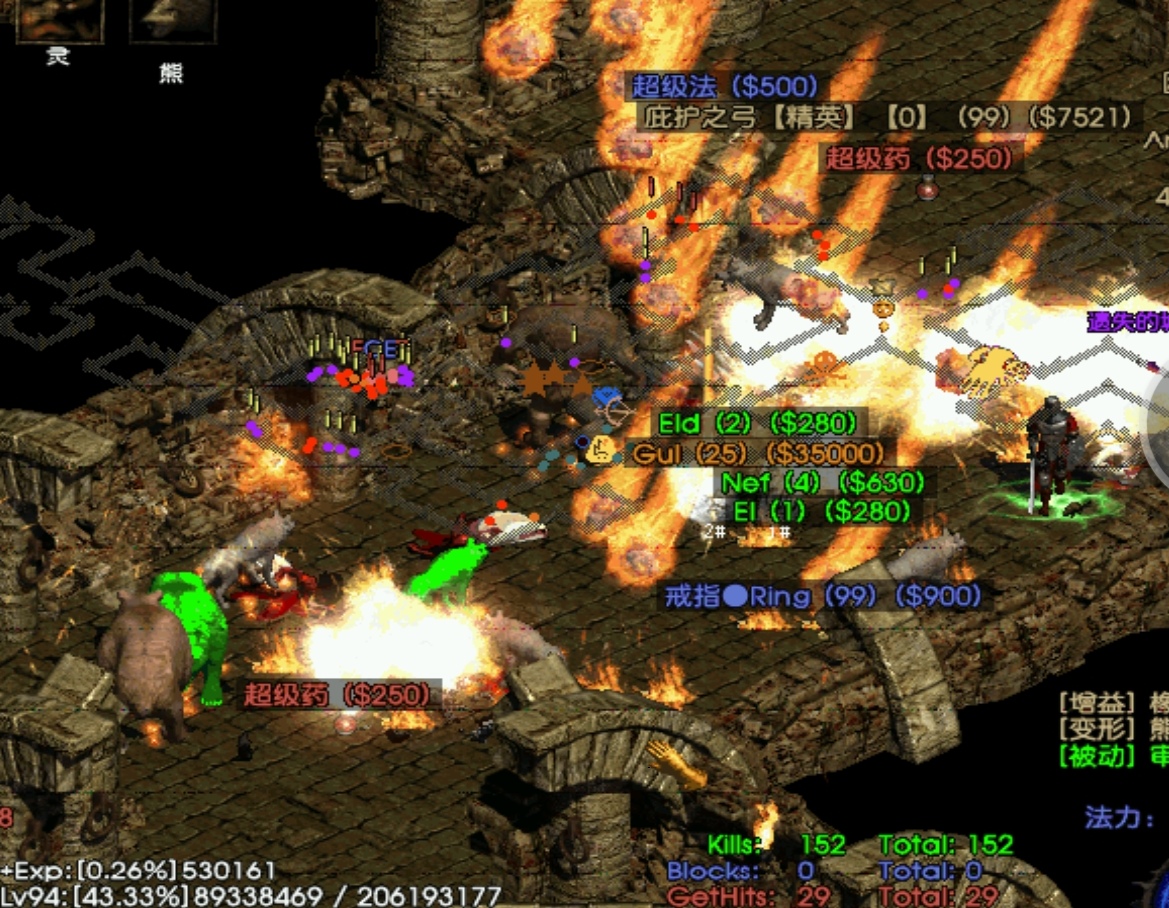Image resolution: width=1169 pixels, height=908 pixels.
Task: Grab the Nef rune loot label
Action: point(823,483)
